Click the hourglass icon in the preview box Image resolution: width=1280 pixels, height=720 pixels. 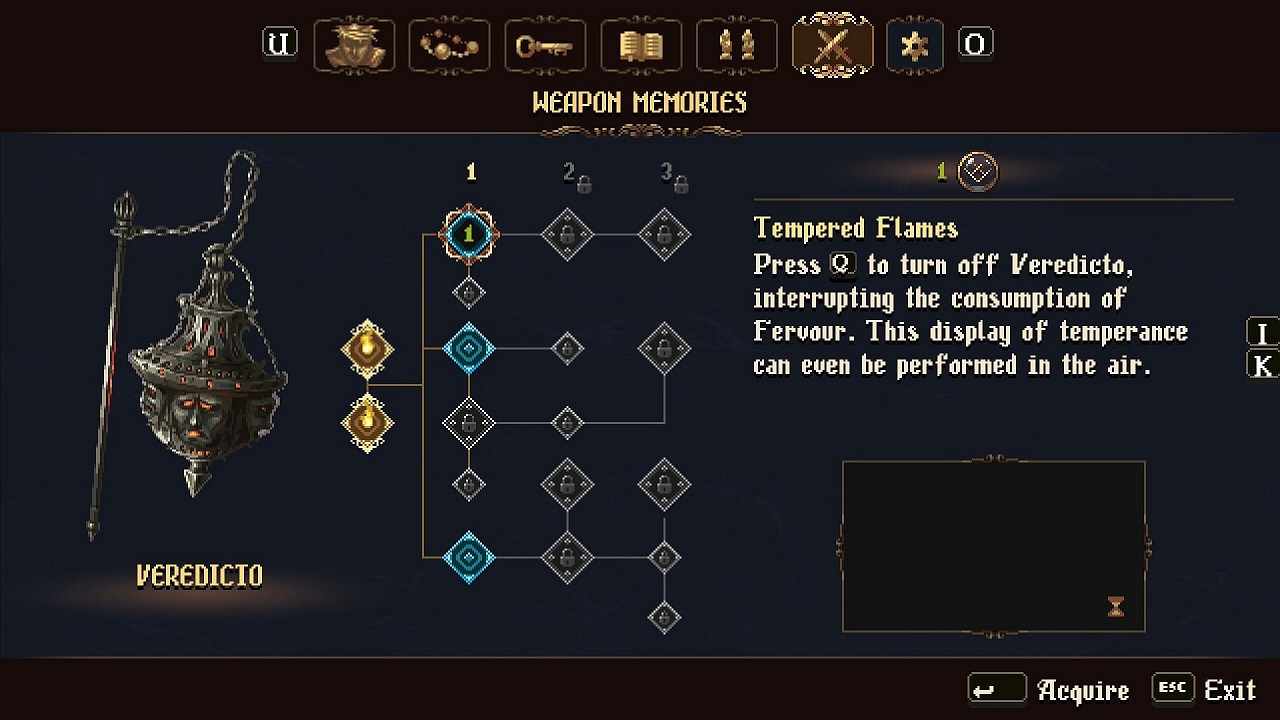tap(1114, 606)
